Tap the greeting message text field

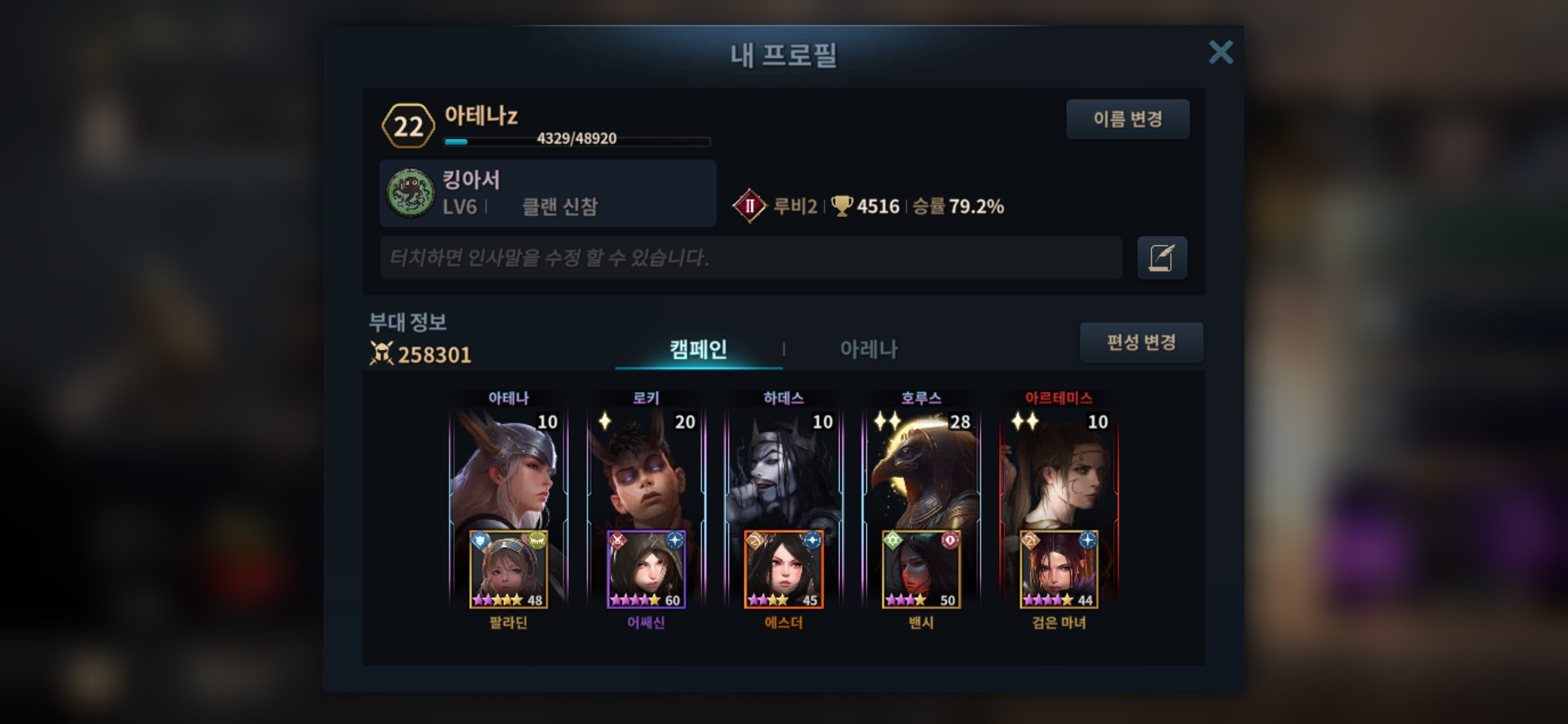tap(750, 257)
